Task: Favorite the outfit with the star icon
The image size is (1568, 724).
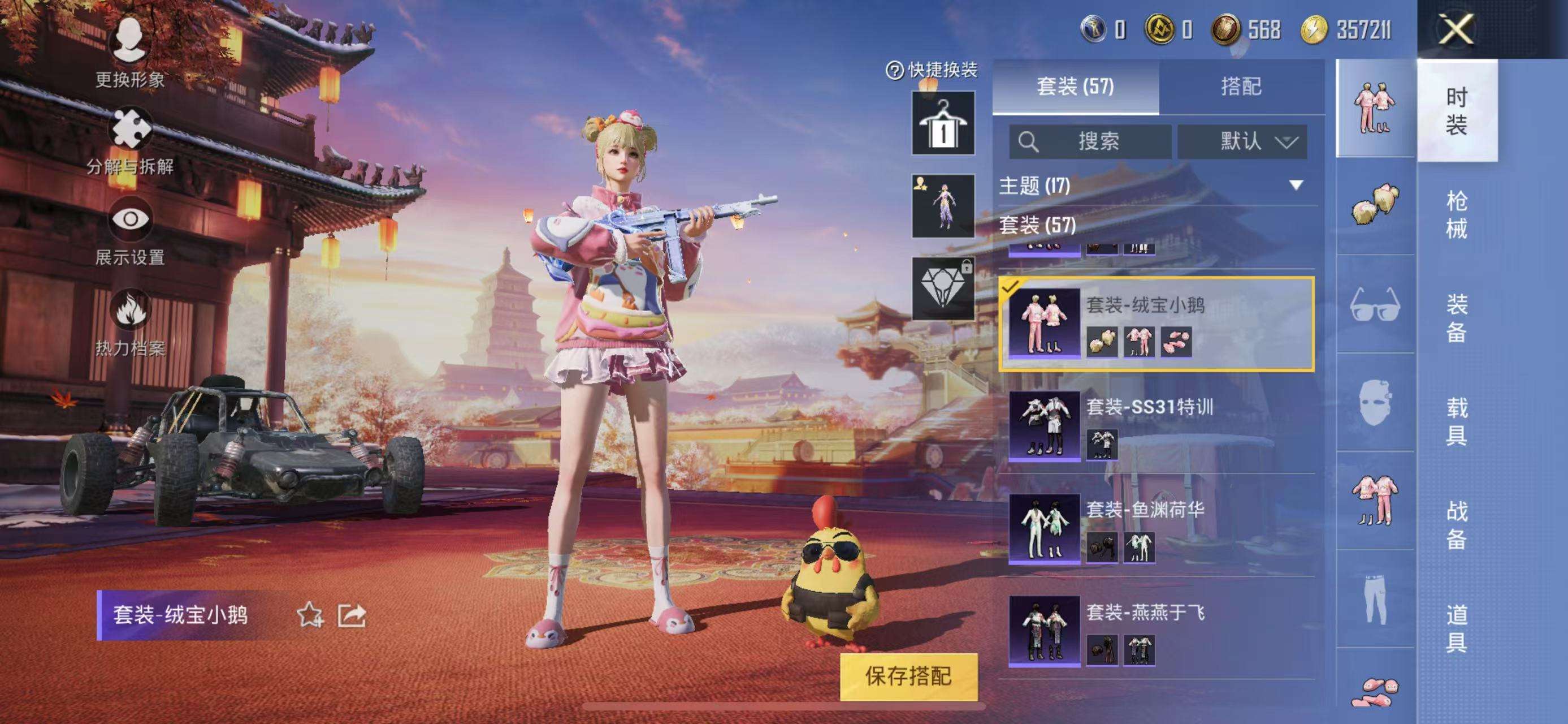Action: pos(309,615)
